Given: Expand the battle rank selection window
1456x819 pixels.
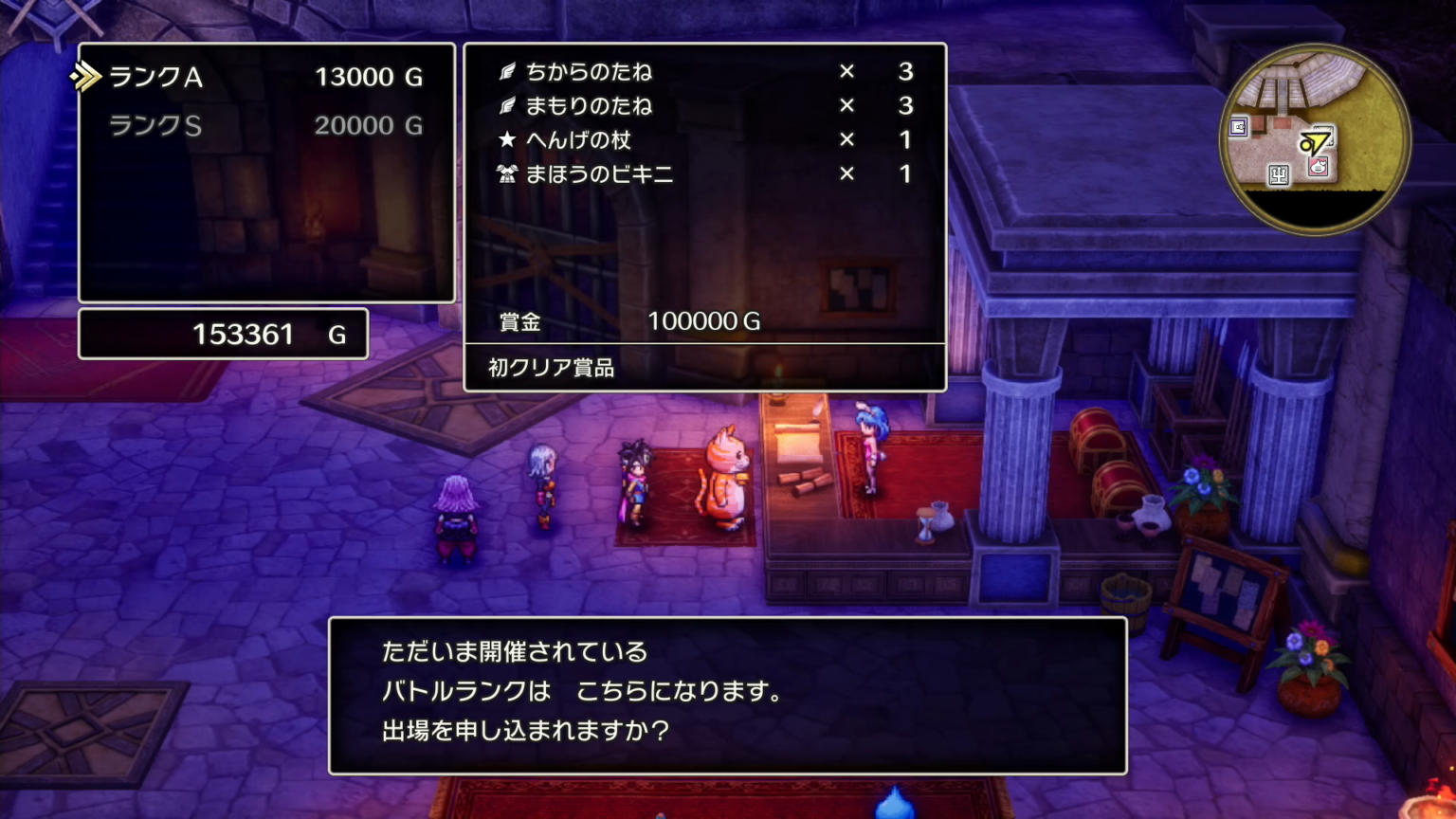Looking at the screenshot, I should (266, 173).
